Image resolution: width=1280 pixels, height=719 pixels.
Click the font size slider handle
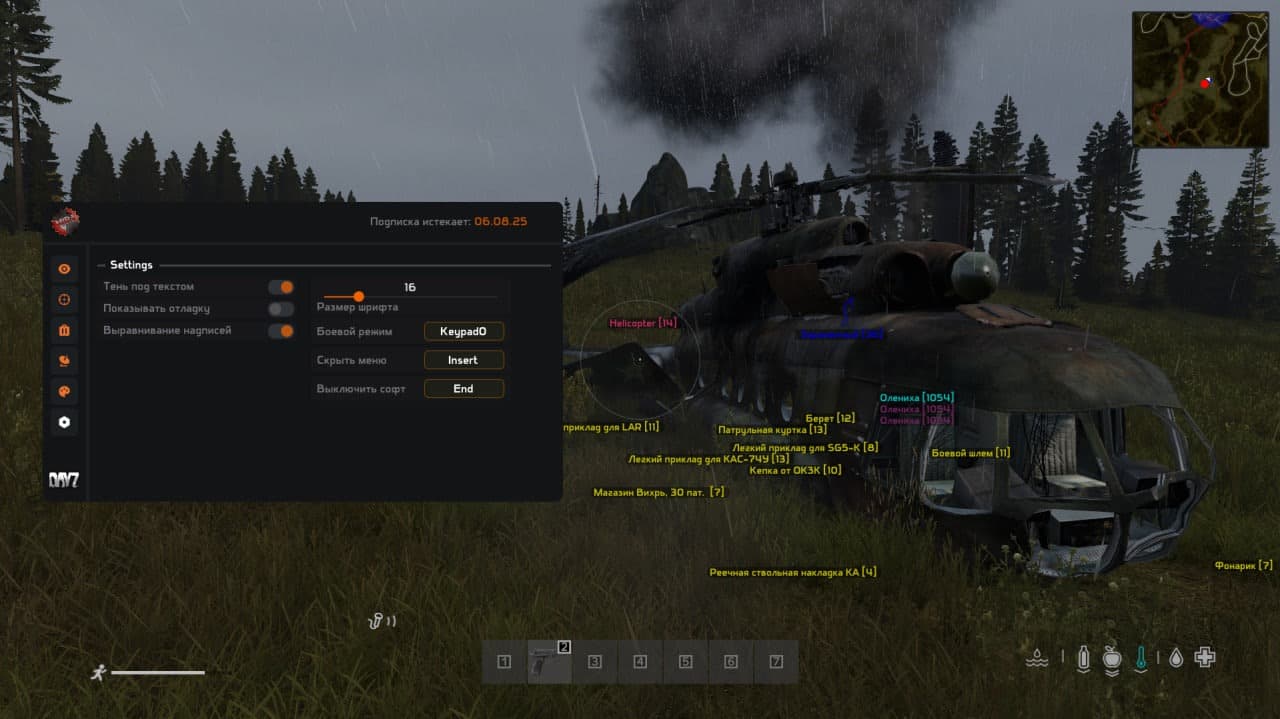(359, 296)
